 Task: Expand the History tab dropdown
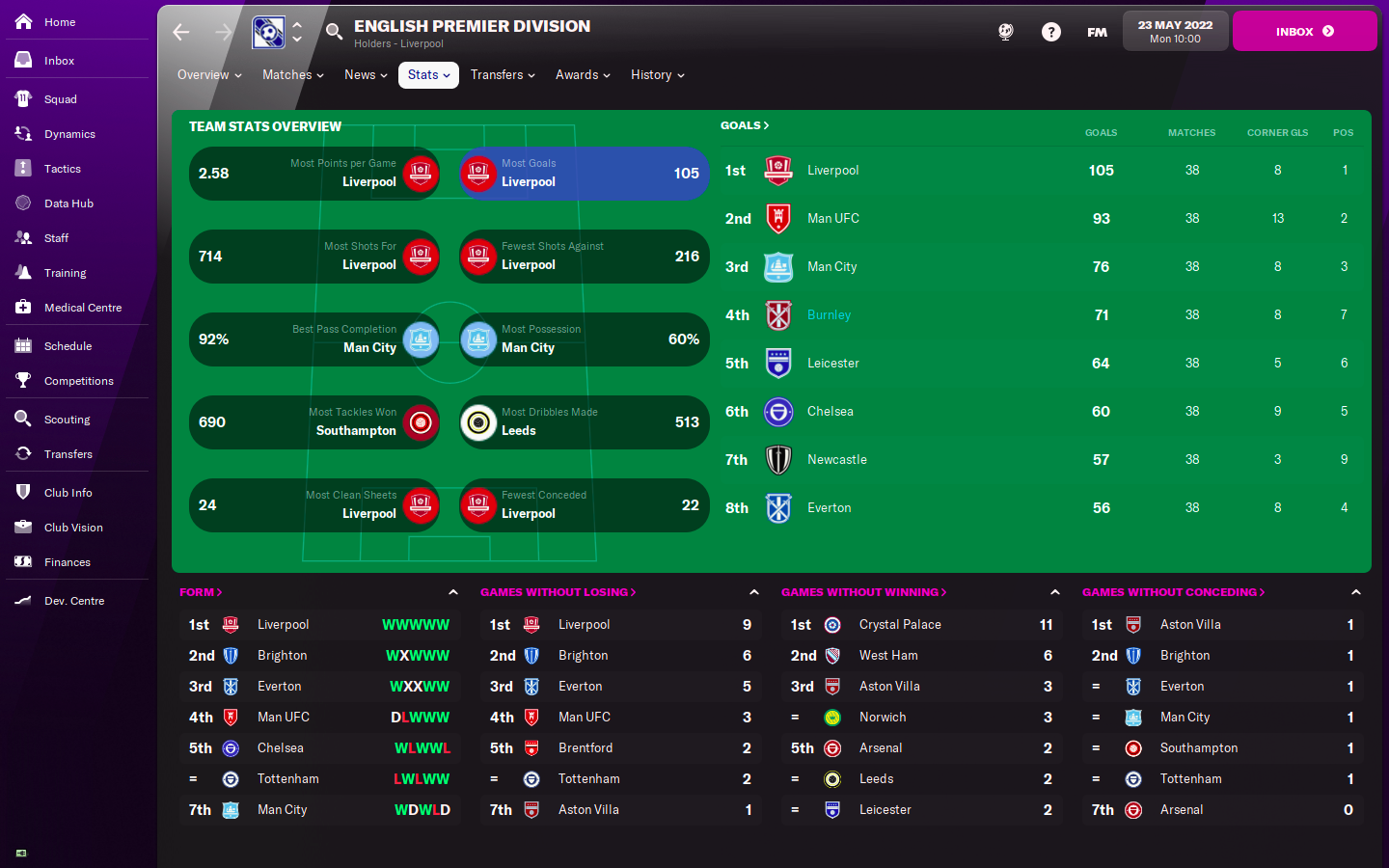coord(657,75)
